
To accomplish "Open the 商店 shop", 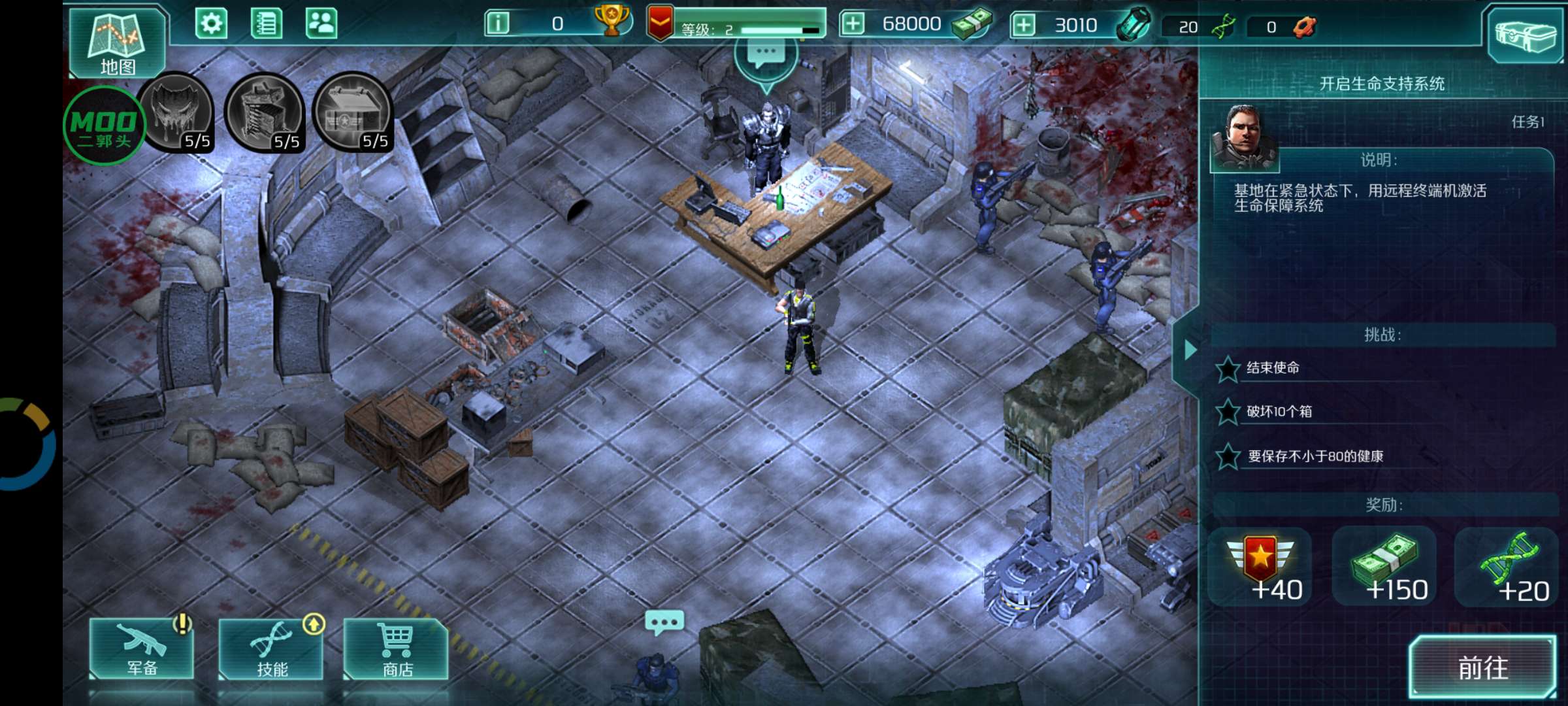I will [397, 648].
